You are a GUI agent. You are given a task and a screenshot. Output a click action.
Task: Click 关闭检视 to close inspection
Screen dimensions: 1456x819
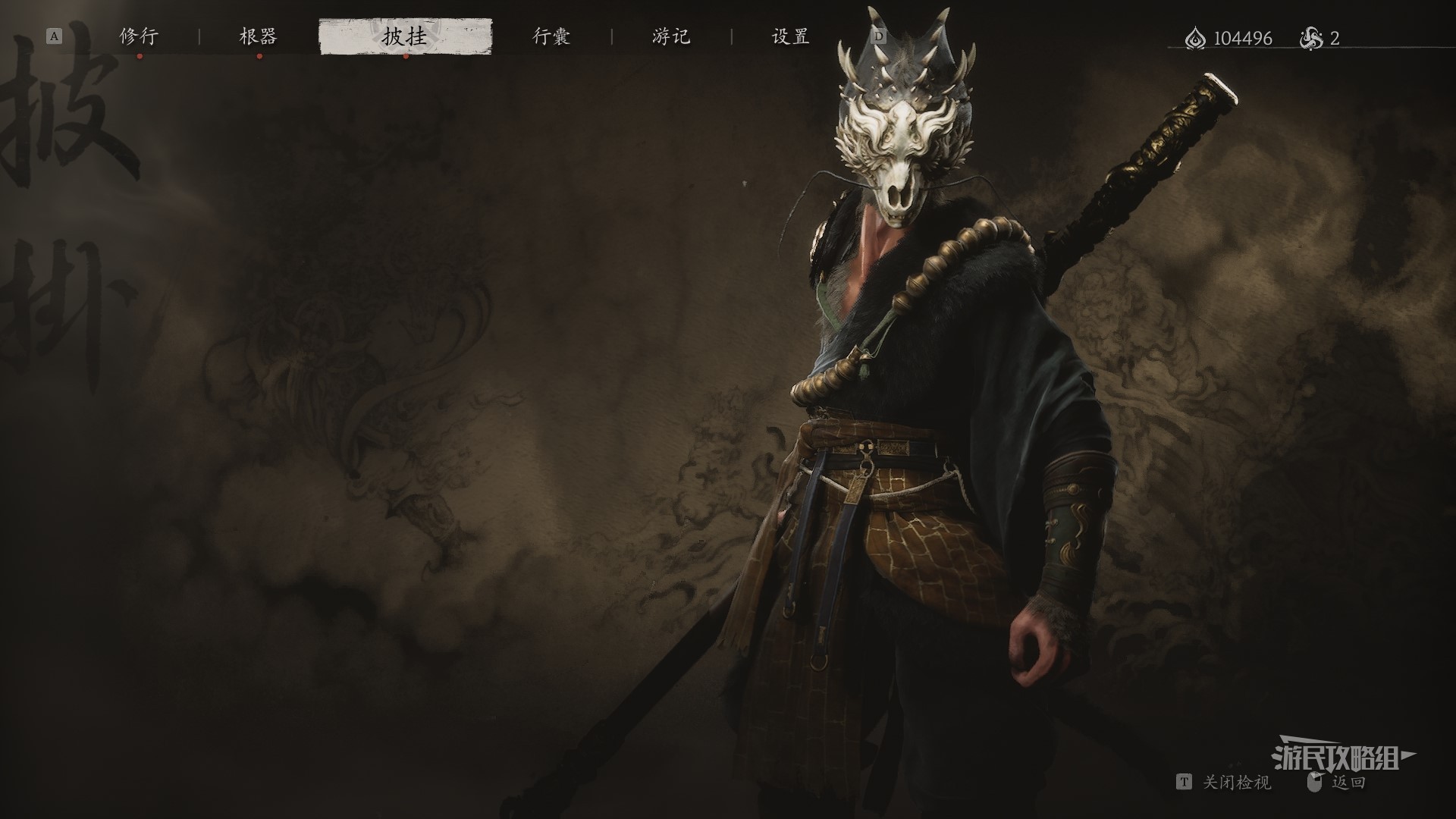pyautogui.click(x=1235, y=783)
